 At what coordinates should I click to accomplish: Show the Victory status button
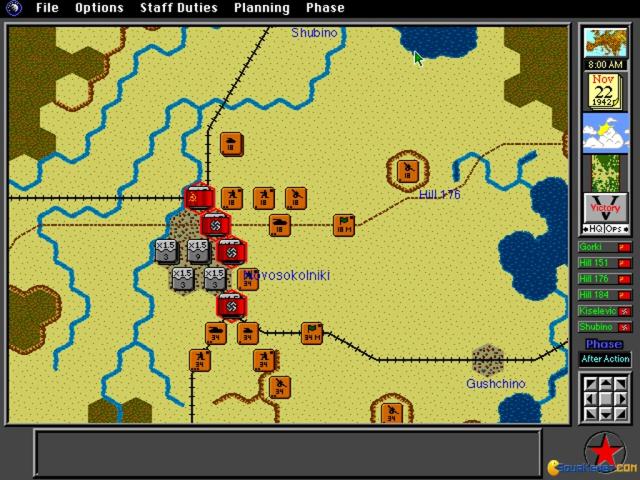coord(605,209)
